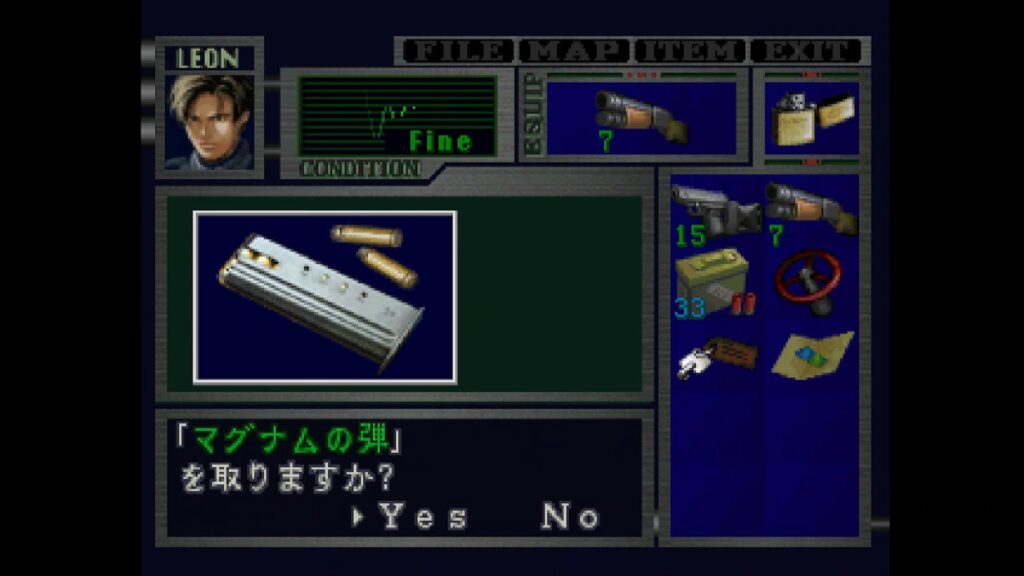Choose the red valve handle item
1024x576 pixels.
tap(808, 281)
